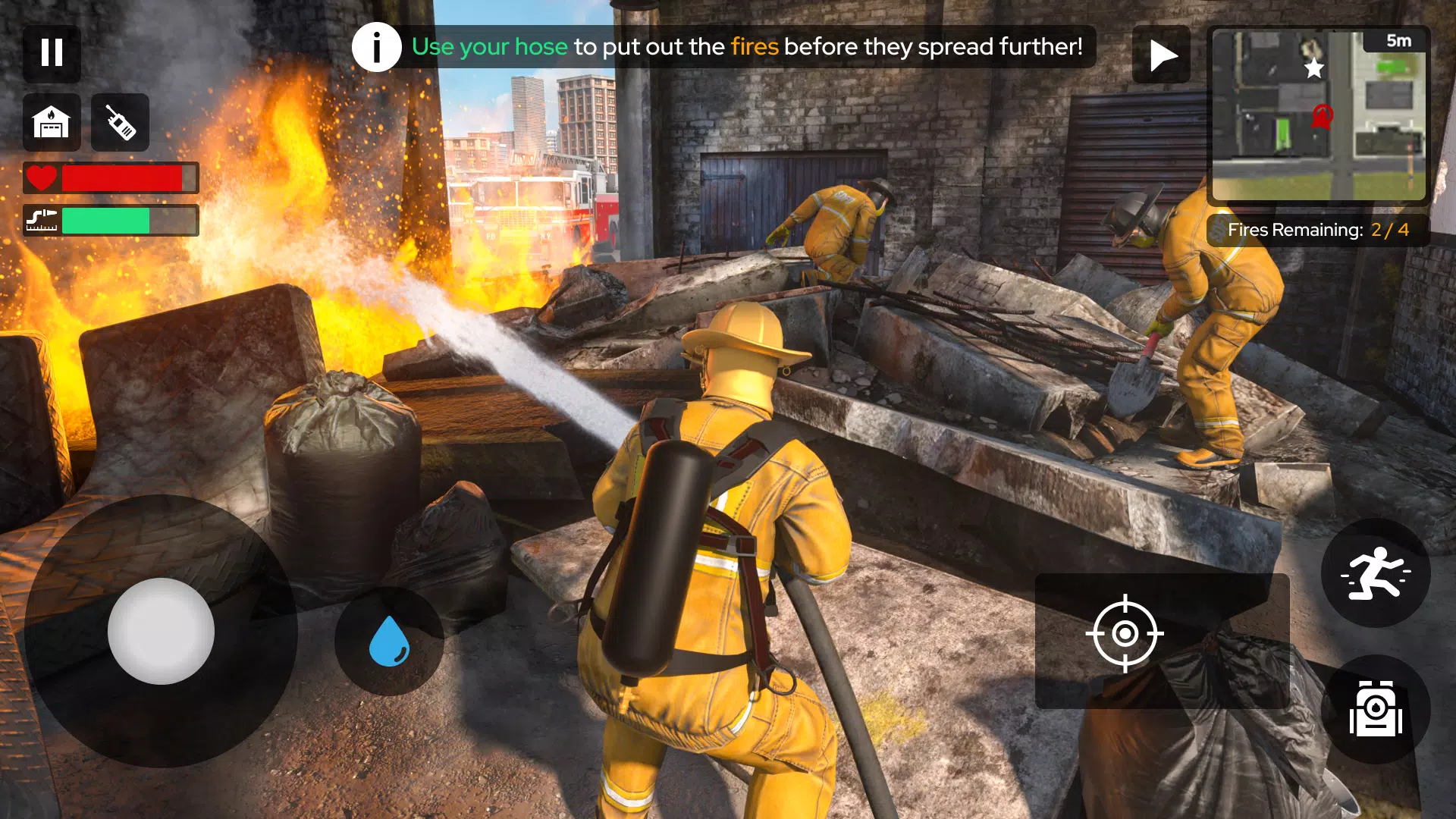Open the fire station home icon
1456x819 pixels.
pyautogui.click(x=52, y=123)
